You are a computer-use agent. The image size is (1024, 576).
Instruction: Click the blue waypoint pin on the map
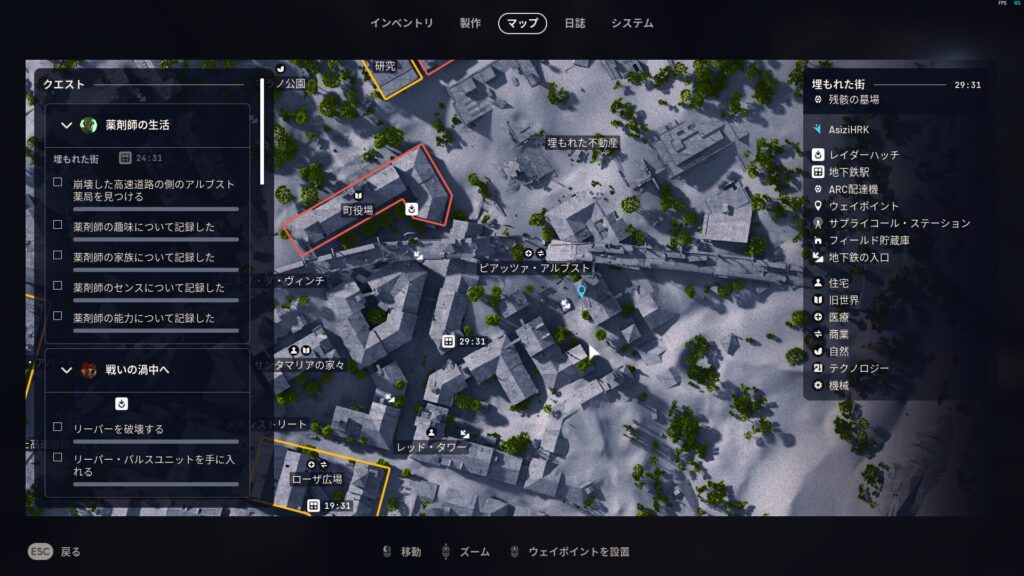point(581,291)
